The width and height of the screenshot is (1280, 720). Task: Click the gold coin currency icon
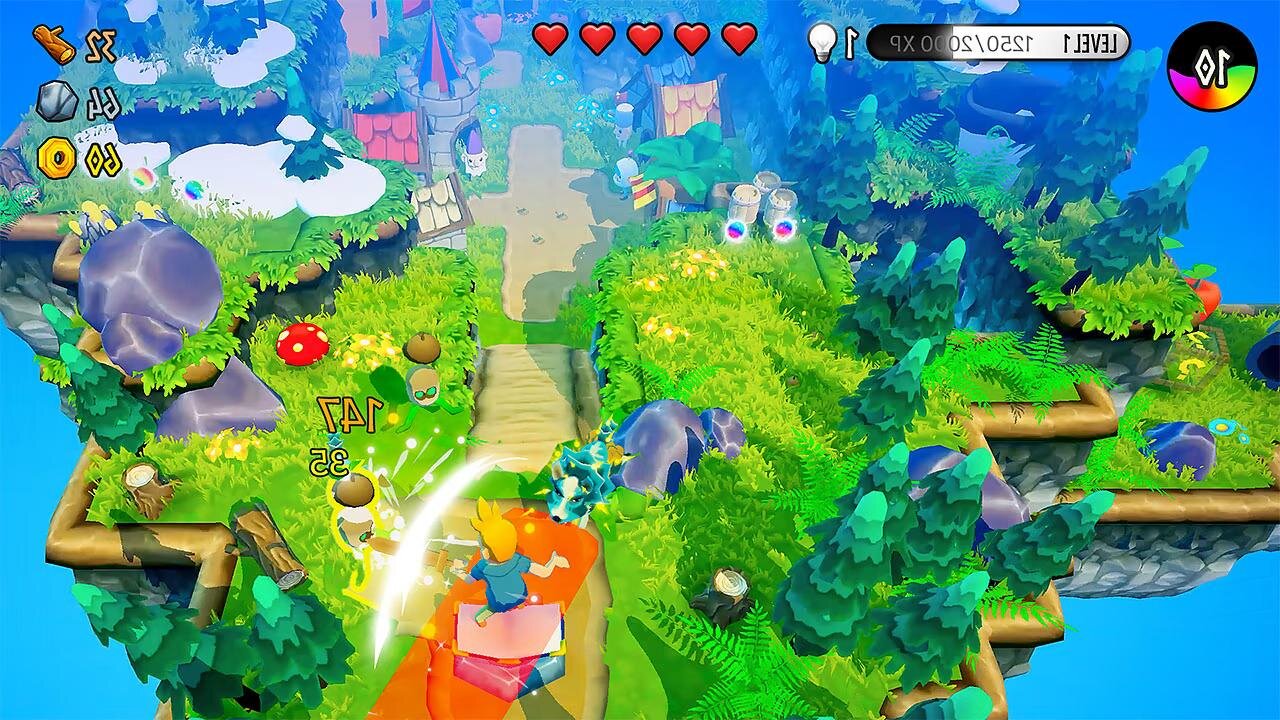point(57,158)
